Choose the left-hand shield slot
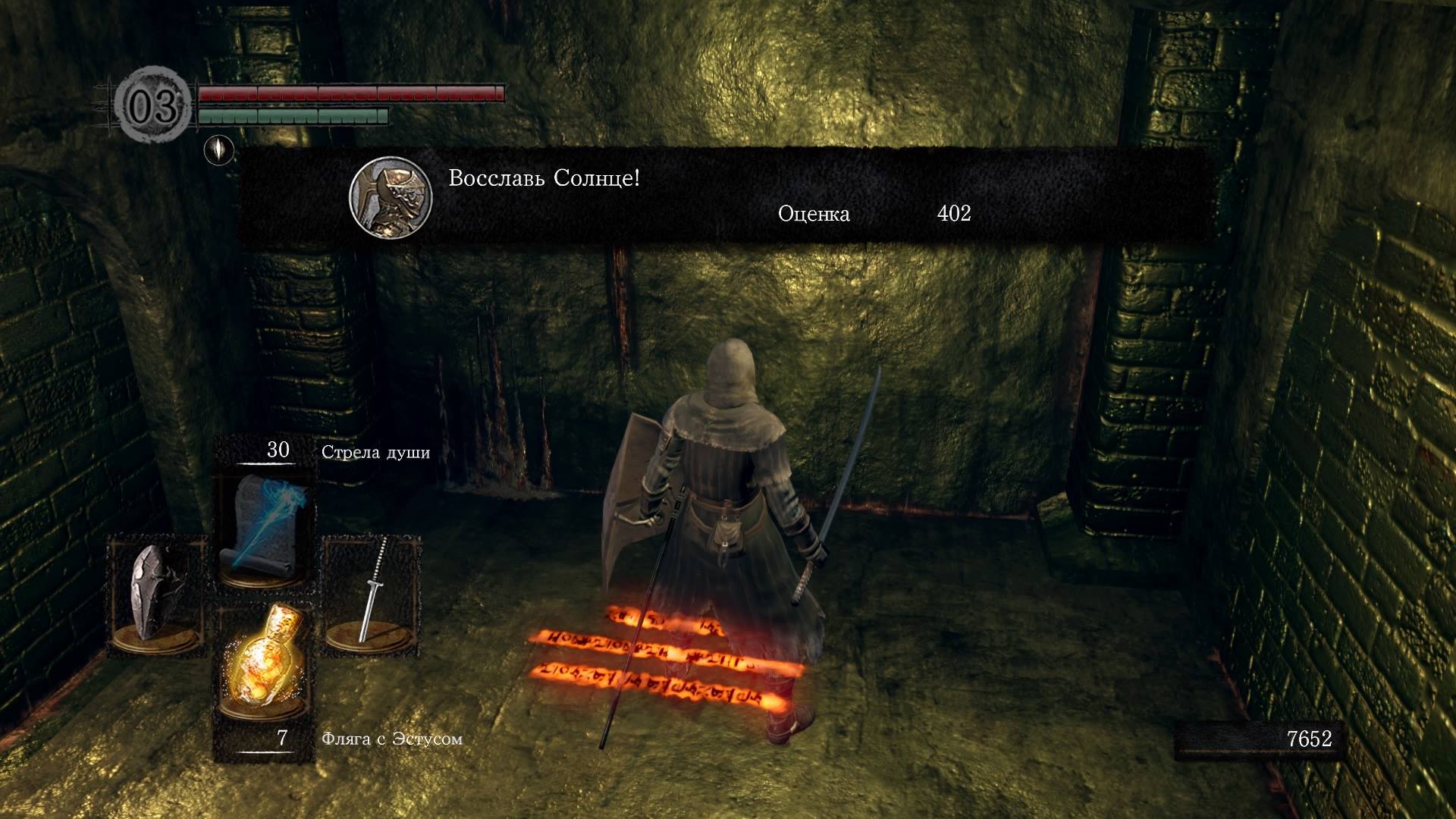 pos(156,595)
